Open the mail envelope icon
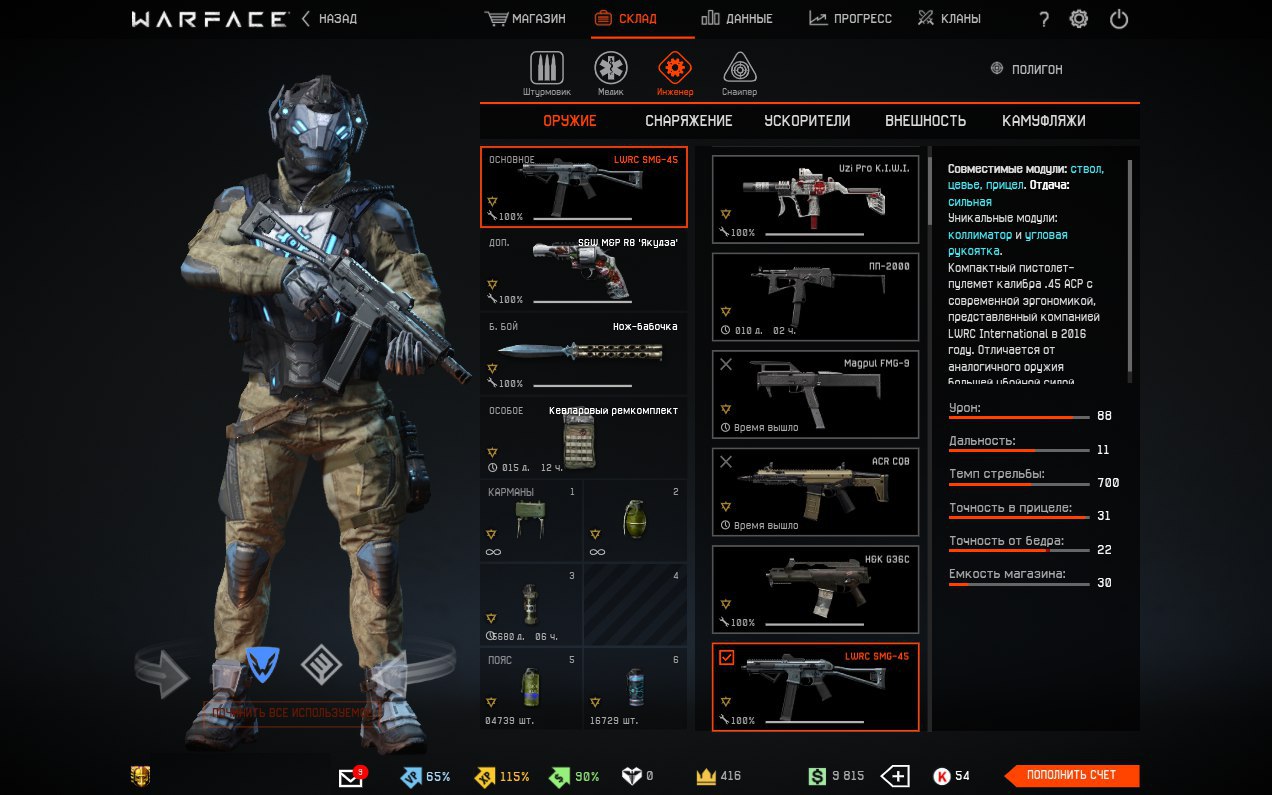 pyautogui.click(x=350, y=777)
